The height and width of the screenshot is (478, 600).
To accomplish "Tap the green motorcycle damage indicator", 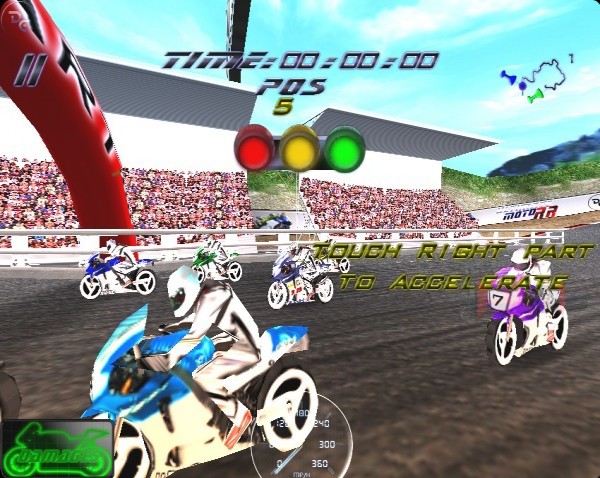I will point(56,450).
